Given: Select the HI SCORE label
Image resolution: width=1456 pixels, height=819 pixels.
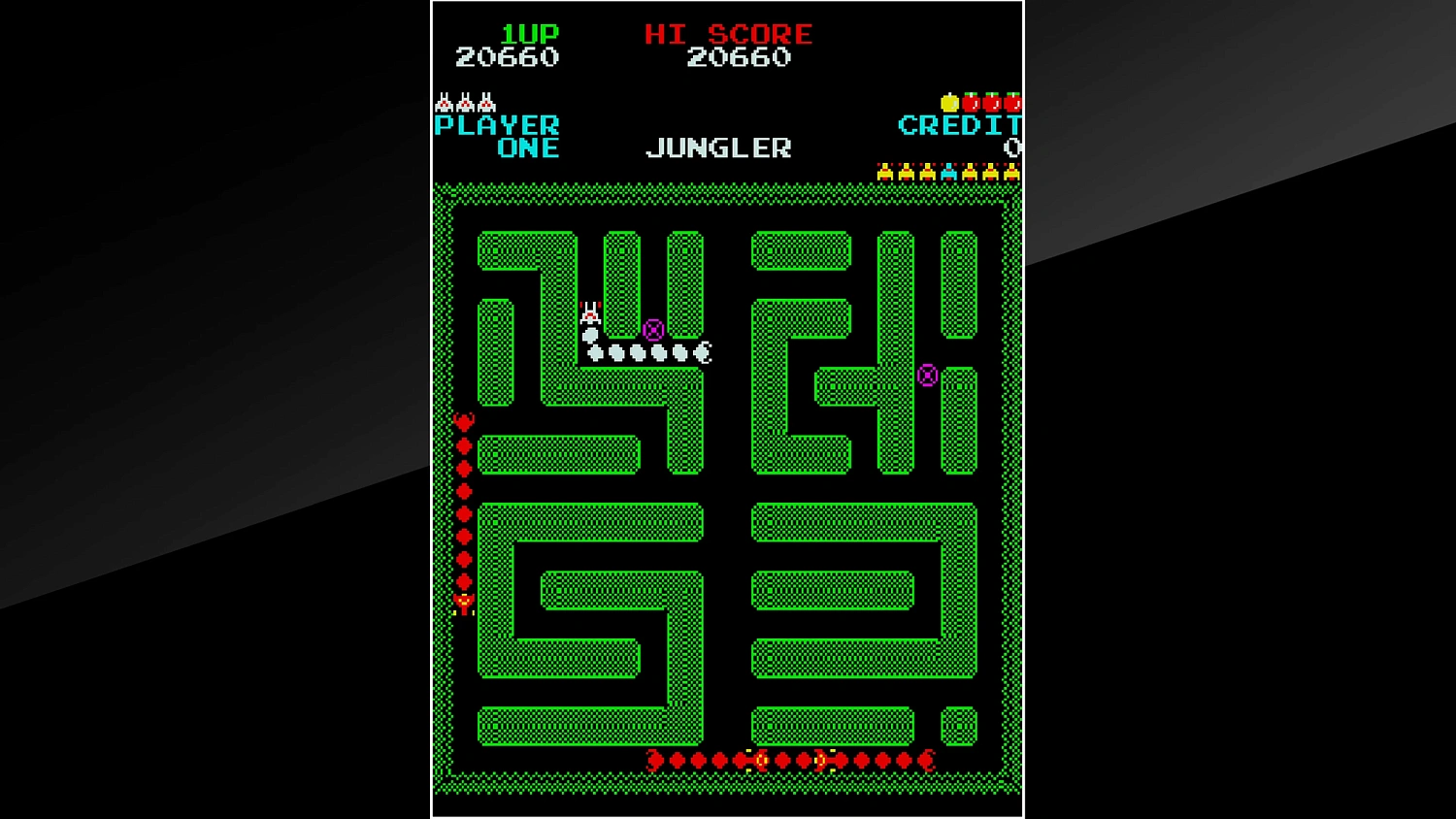Looking at the screenshot, I should 728,33.
